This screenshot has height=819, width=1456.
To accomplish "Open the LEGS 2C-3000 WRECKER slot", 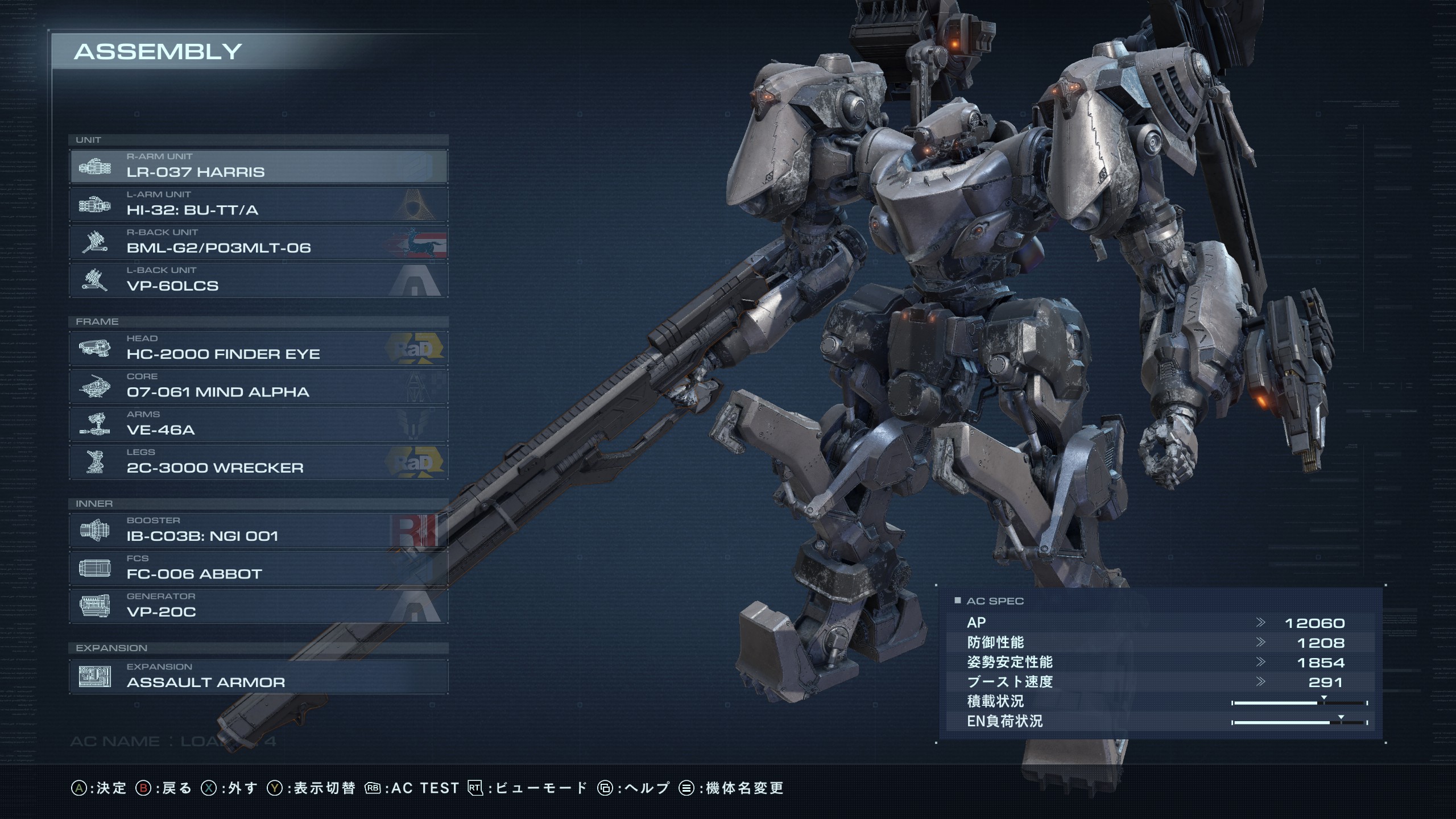I will pyautogui.click(x=259, y=462).
